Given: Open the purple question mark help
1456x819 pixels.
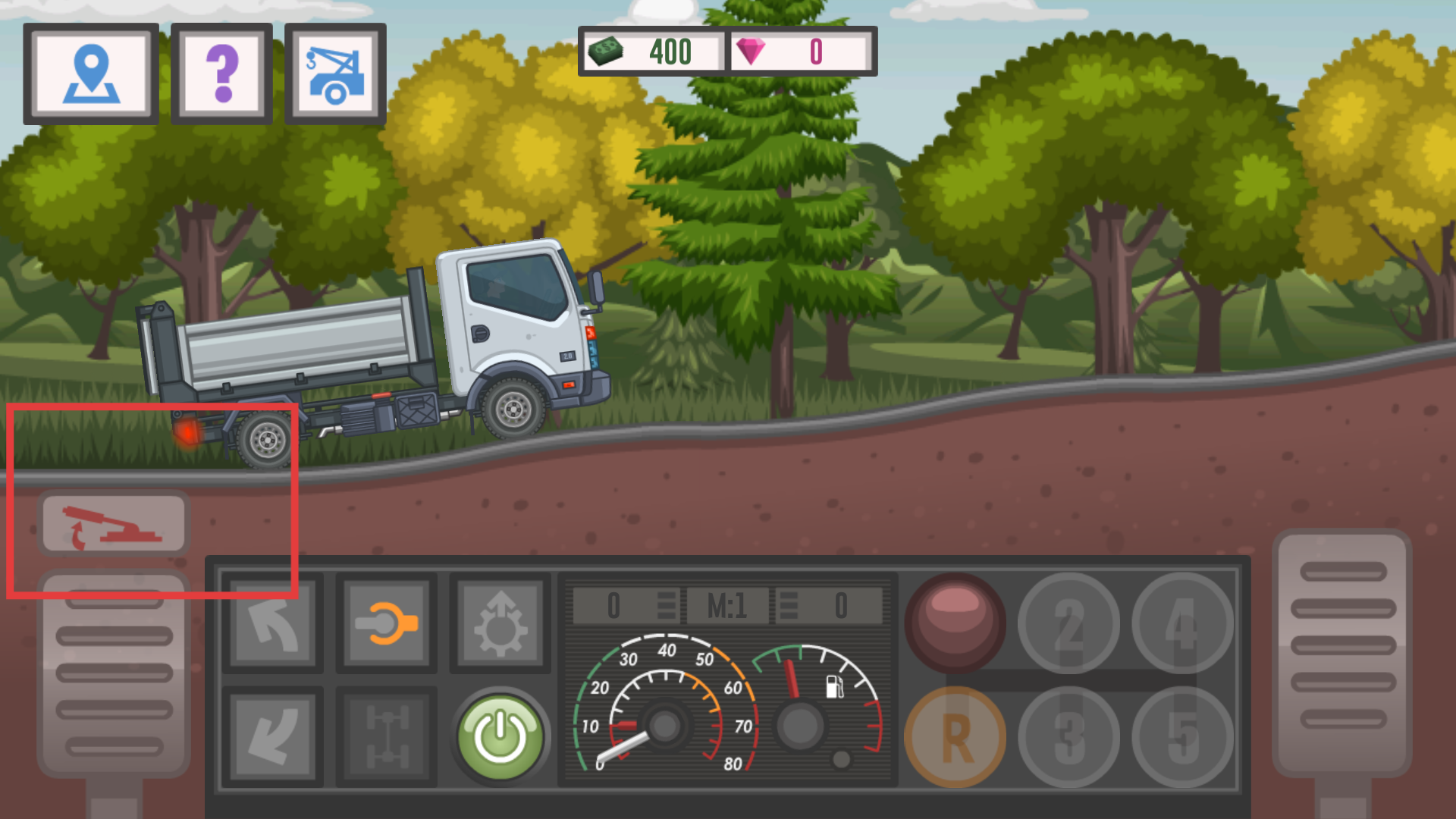Looking at the screenshot, I should click(x=221, y=74).
